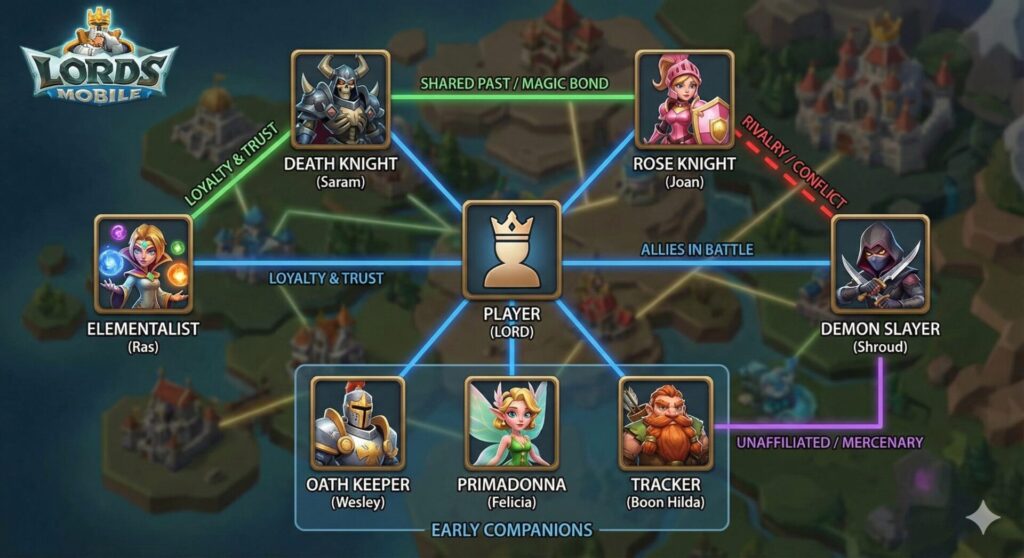The image size is (1024, 558).
Task: Select the Primadonna Felicia fairy portrait
Action: click(x=512, y=423)
